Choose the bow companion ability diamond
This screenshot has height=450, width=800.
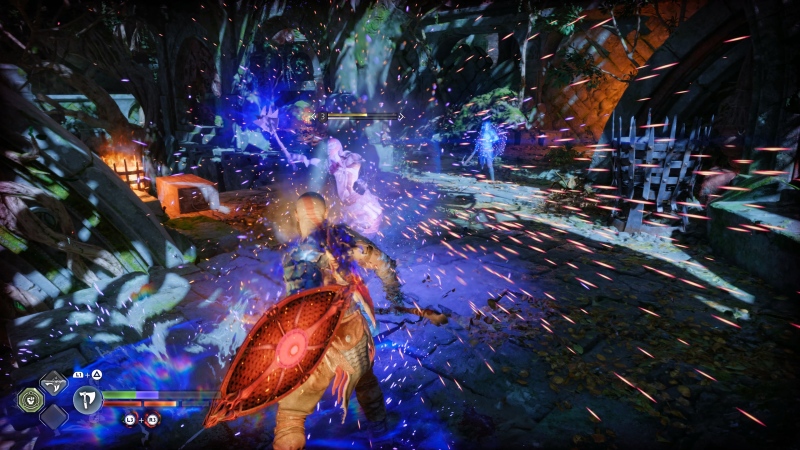(53, 383)
